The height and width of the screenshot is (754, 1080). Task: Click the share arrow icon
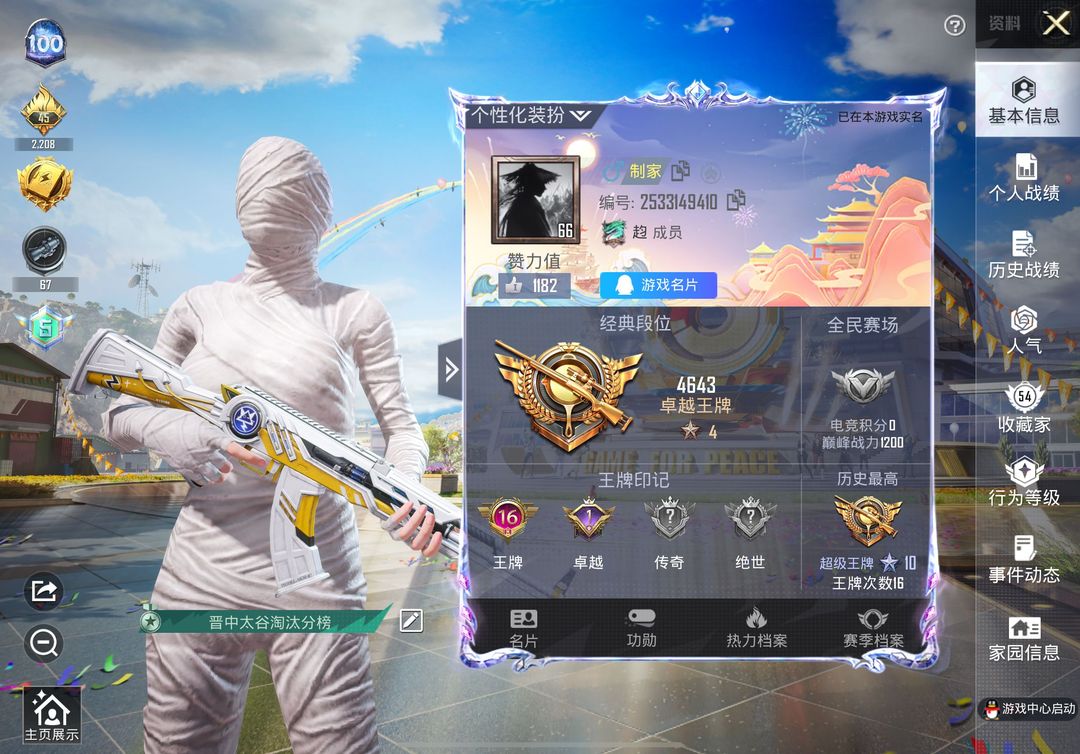click(43, 591)
